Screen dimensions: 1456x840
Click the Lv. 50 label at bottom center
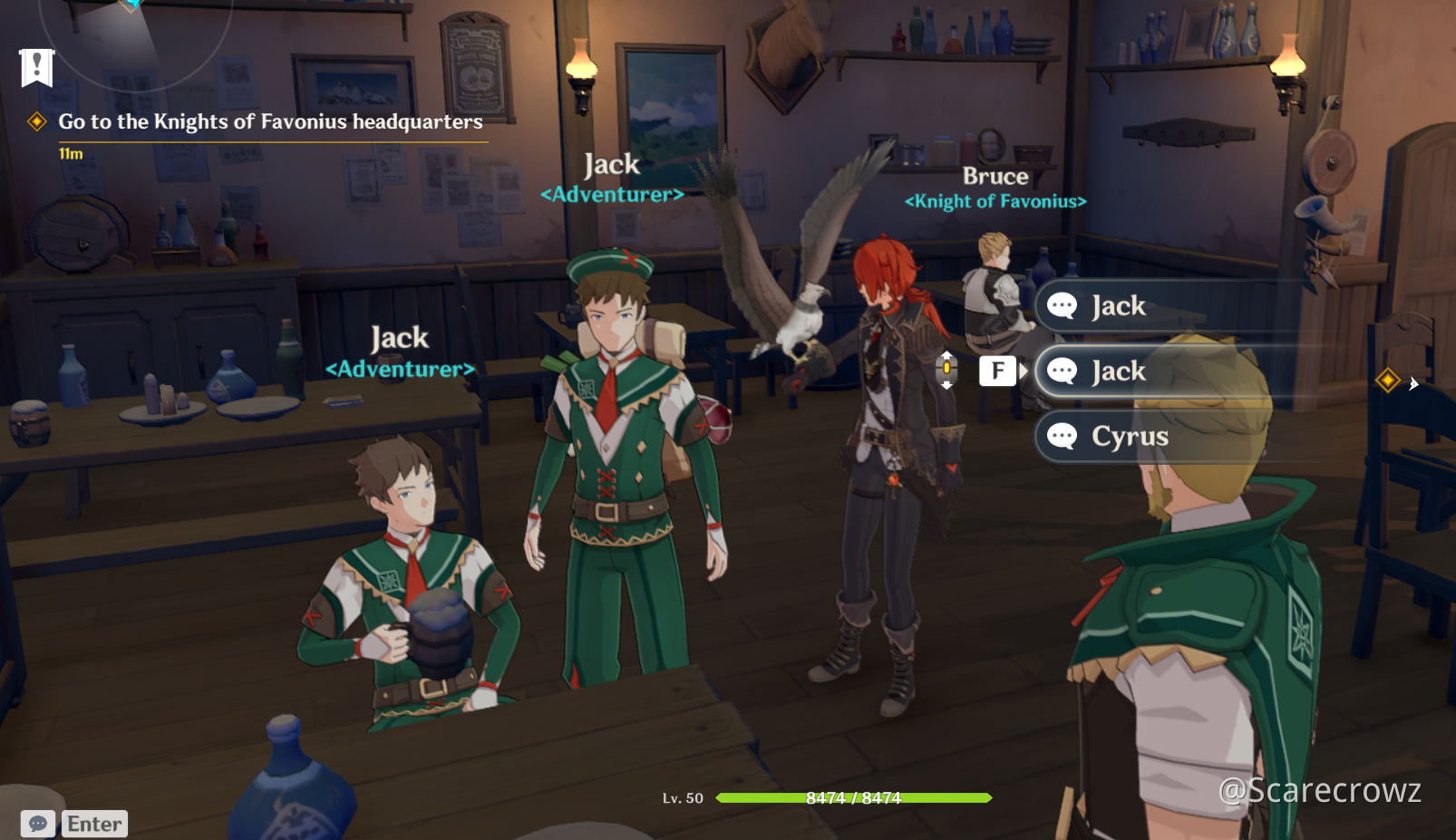pos(681,798)
